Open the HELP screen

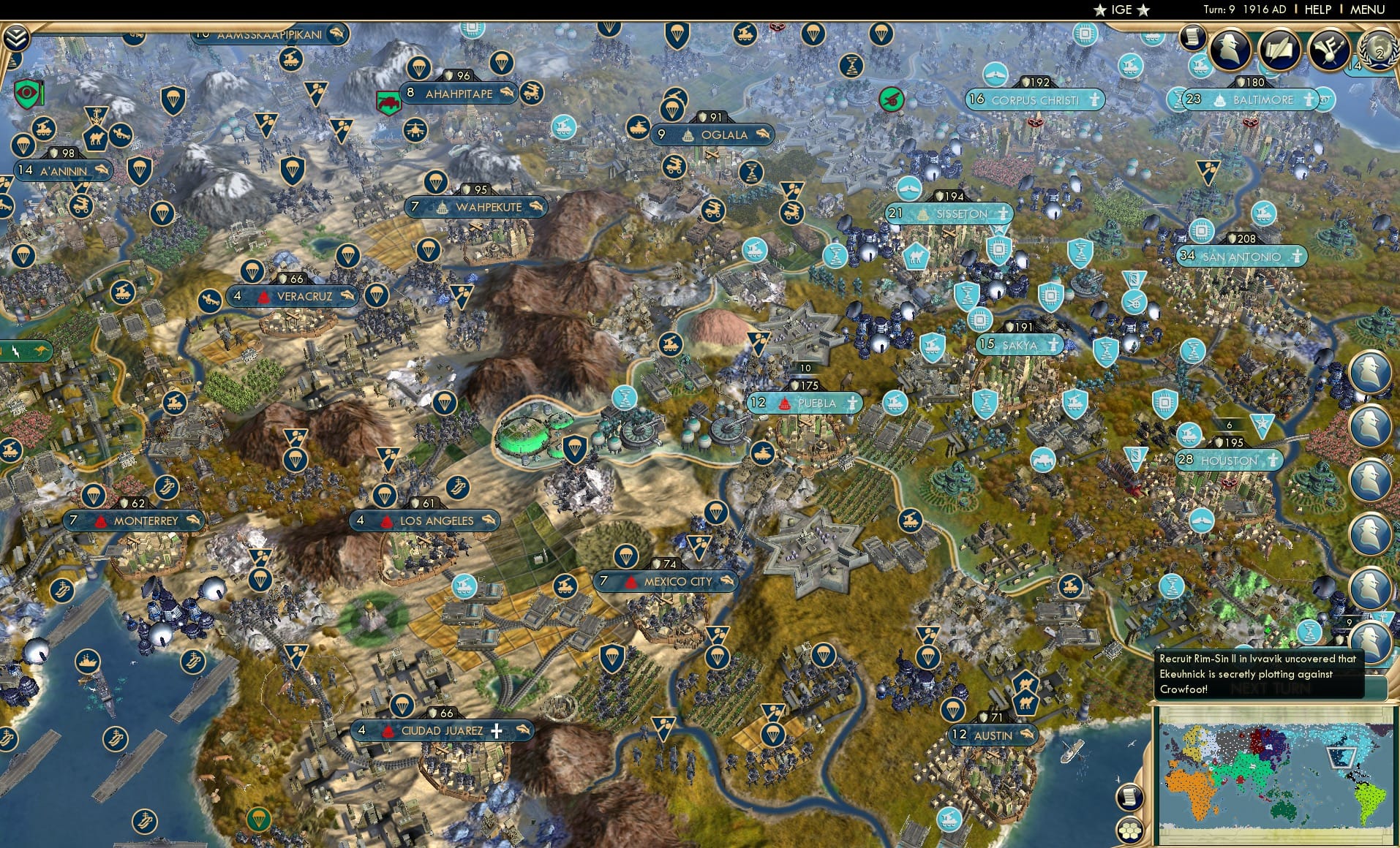tap(1317, 10)
